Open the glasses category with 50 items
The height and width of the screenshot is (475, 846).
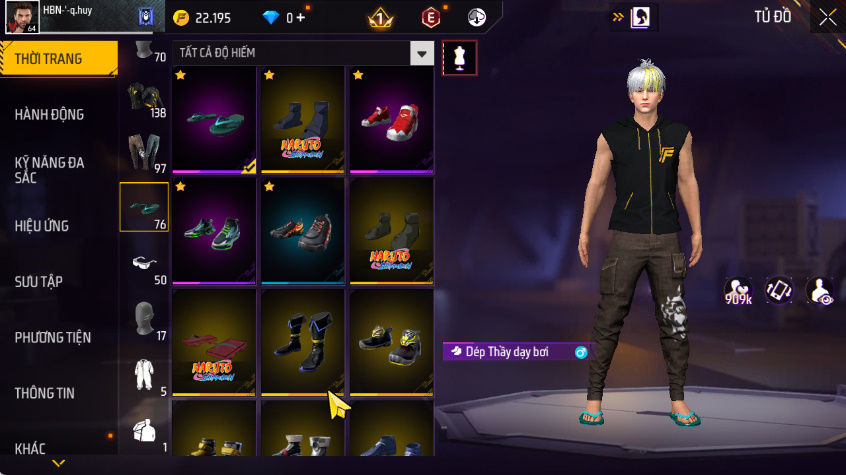pyautogui.click(x=144, y=264)
